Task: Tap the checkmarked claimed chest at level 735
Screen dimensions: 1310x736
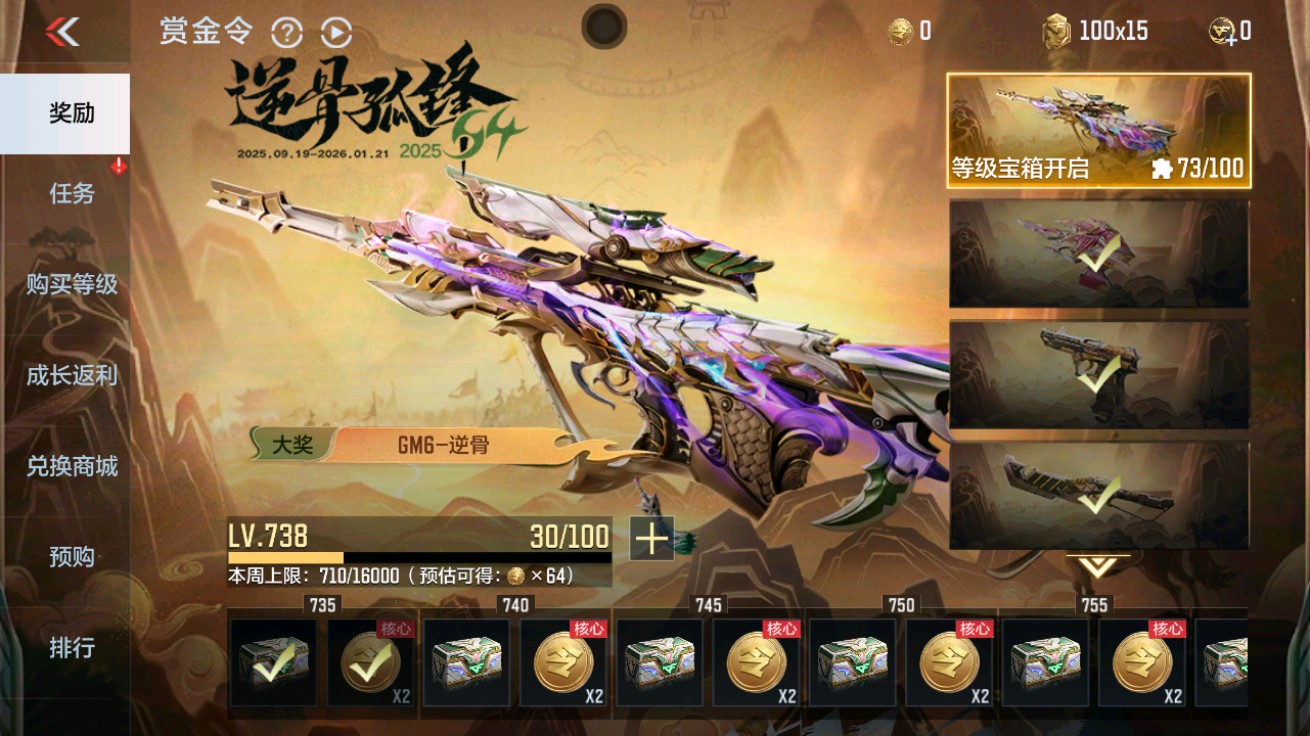Action: [275, 662]
